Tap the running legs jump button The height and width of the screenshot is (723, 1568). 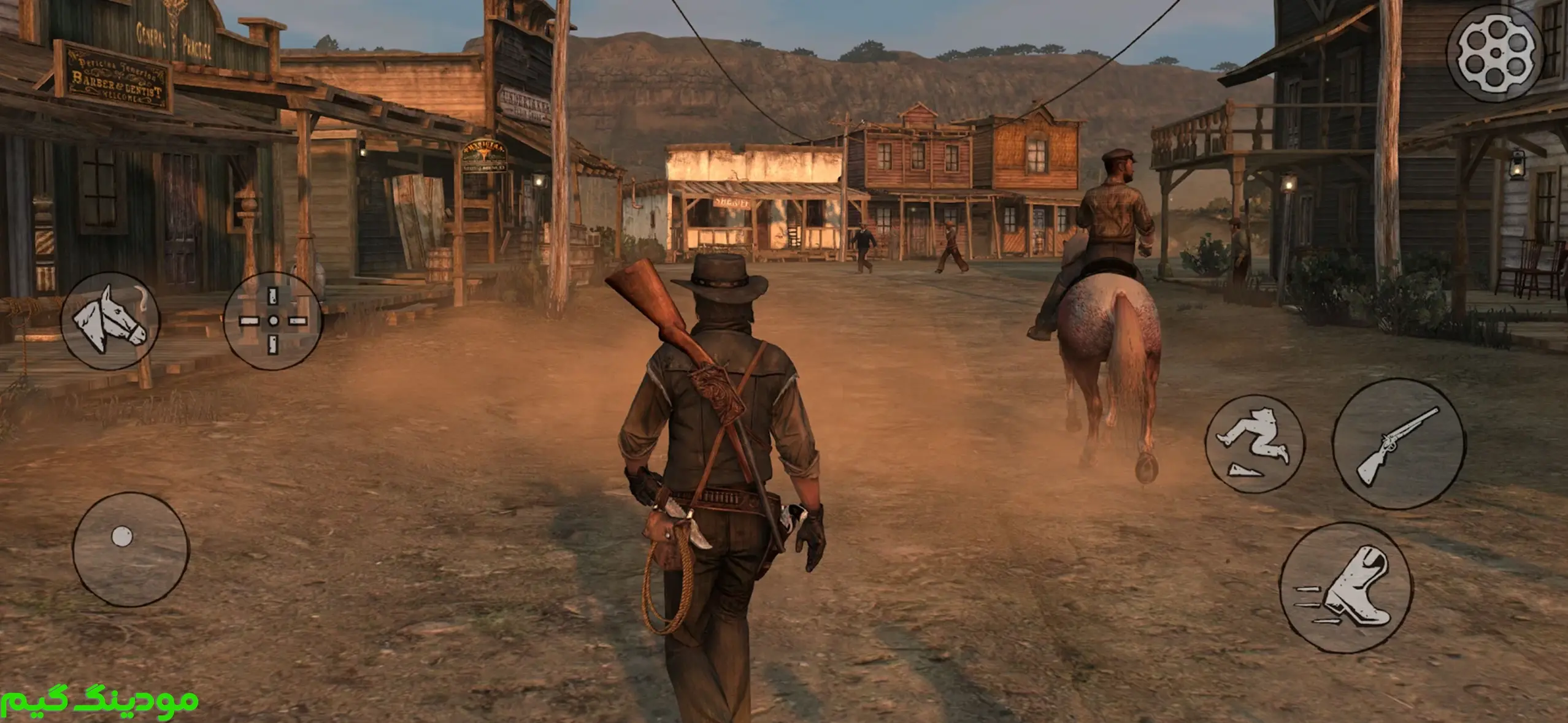[1254, 443]
